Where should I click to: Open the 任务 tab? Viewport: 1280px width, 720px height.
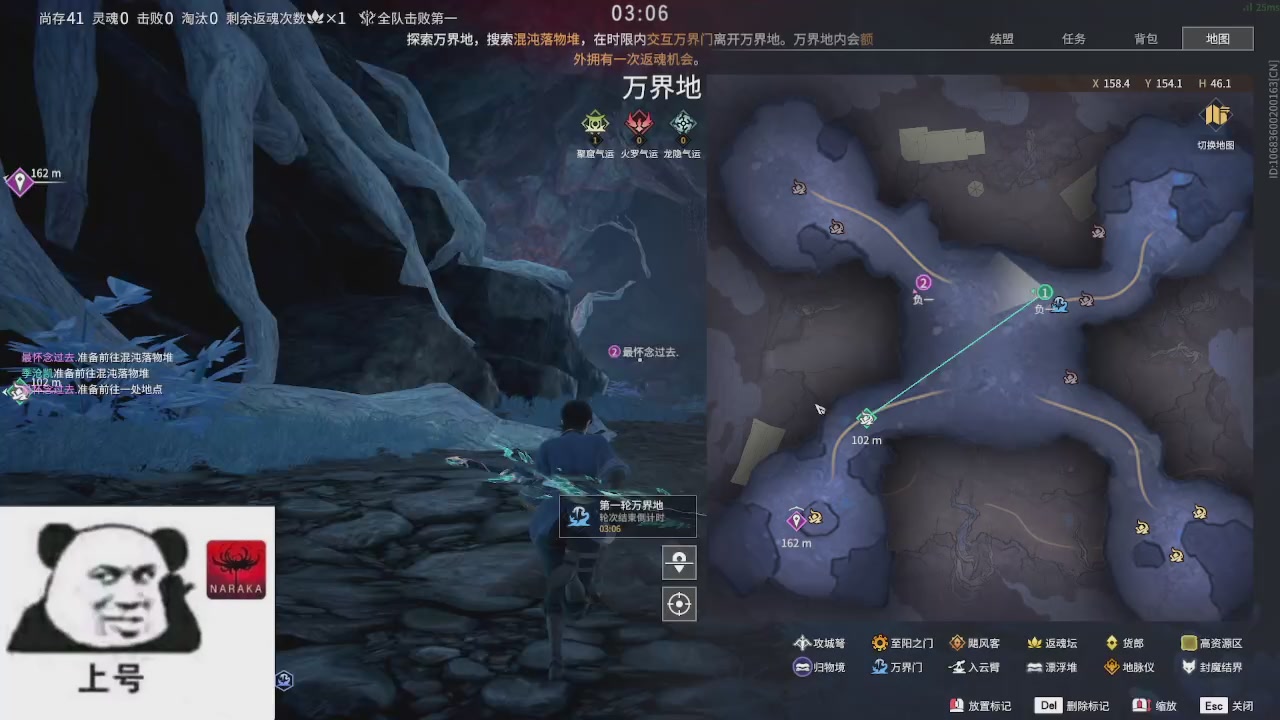tap(1074, 38)
